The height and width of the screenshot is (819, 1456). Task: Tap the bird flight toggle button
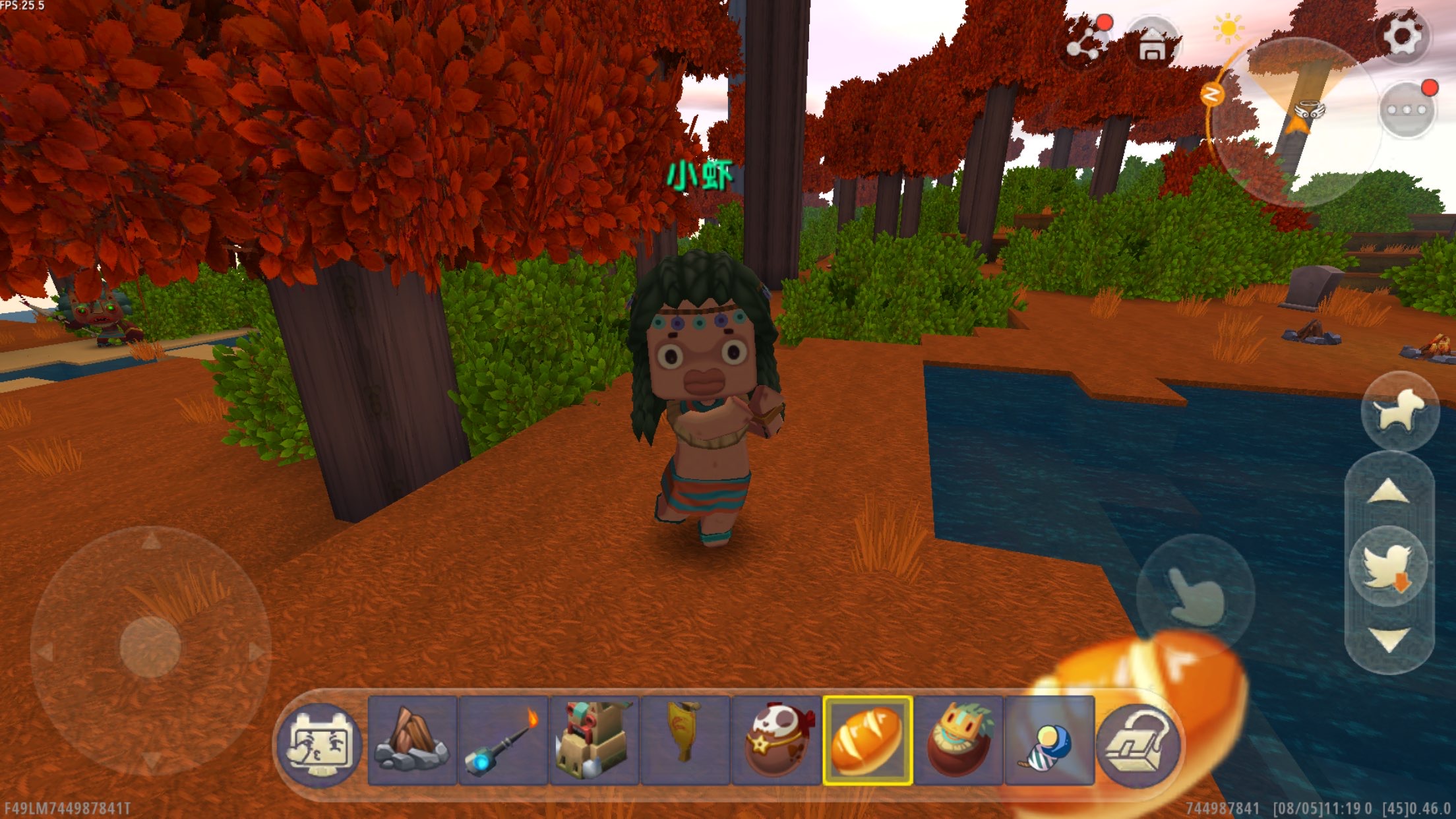coord(1388,566)
